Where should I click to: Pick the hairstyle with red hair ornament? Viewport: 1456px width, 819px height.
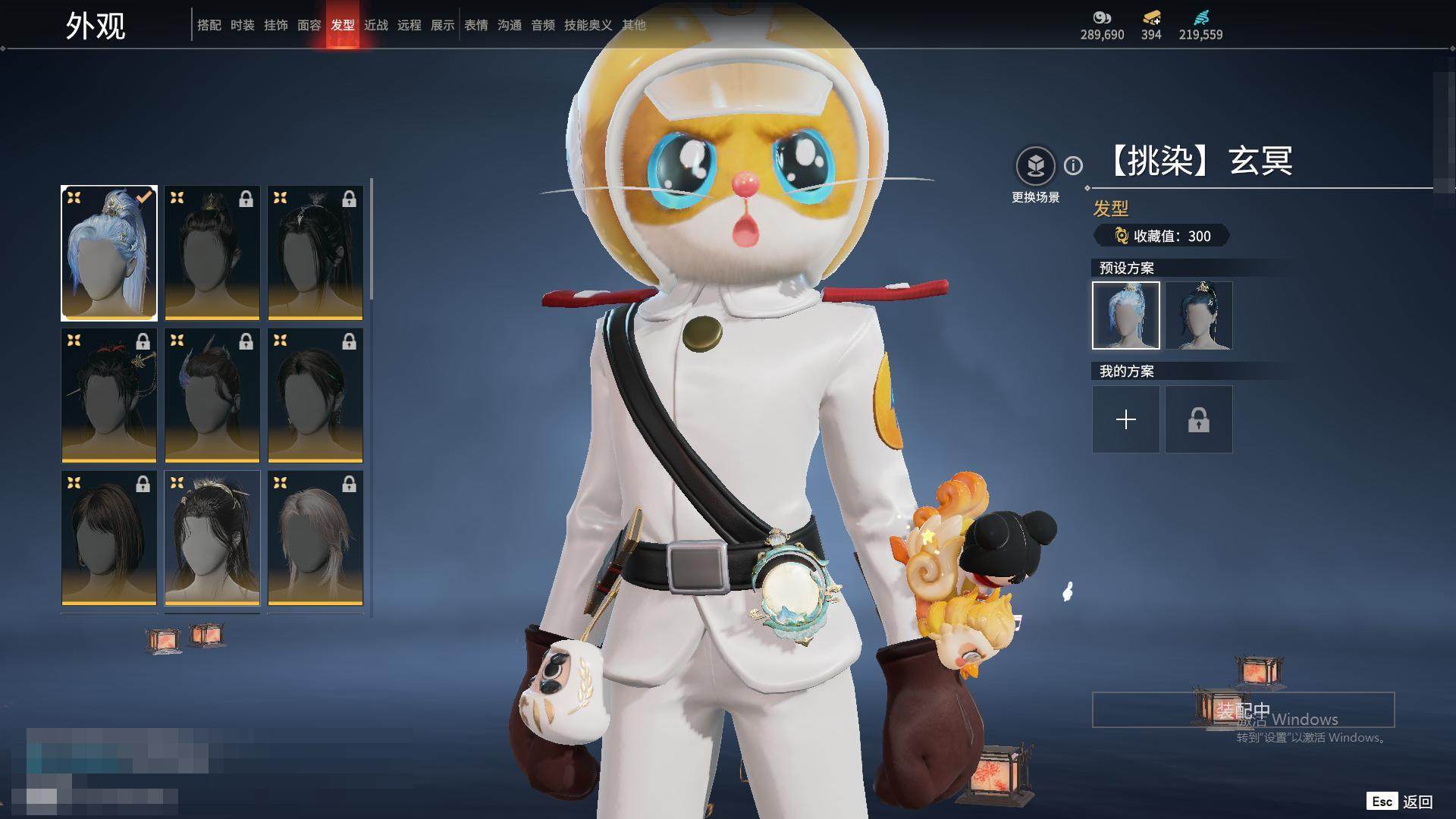point(109,395)
